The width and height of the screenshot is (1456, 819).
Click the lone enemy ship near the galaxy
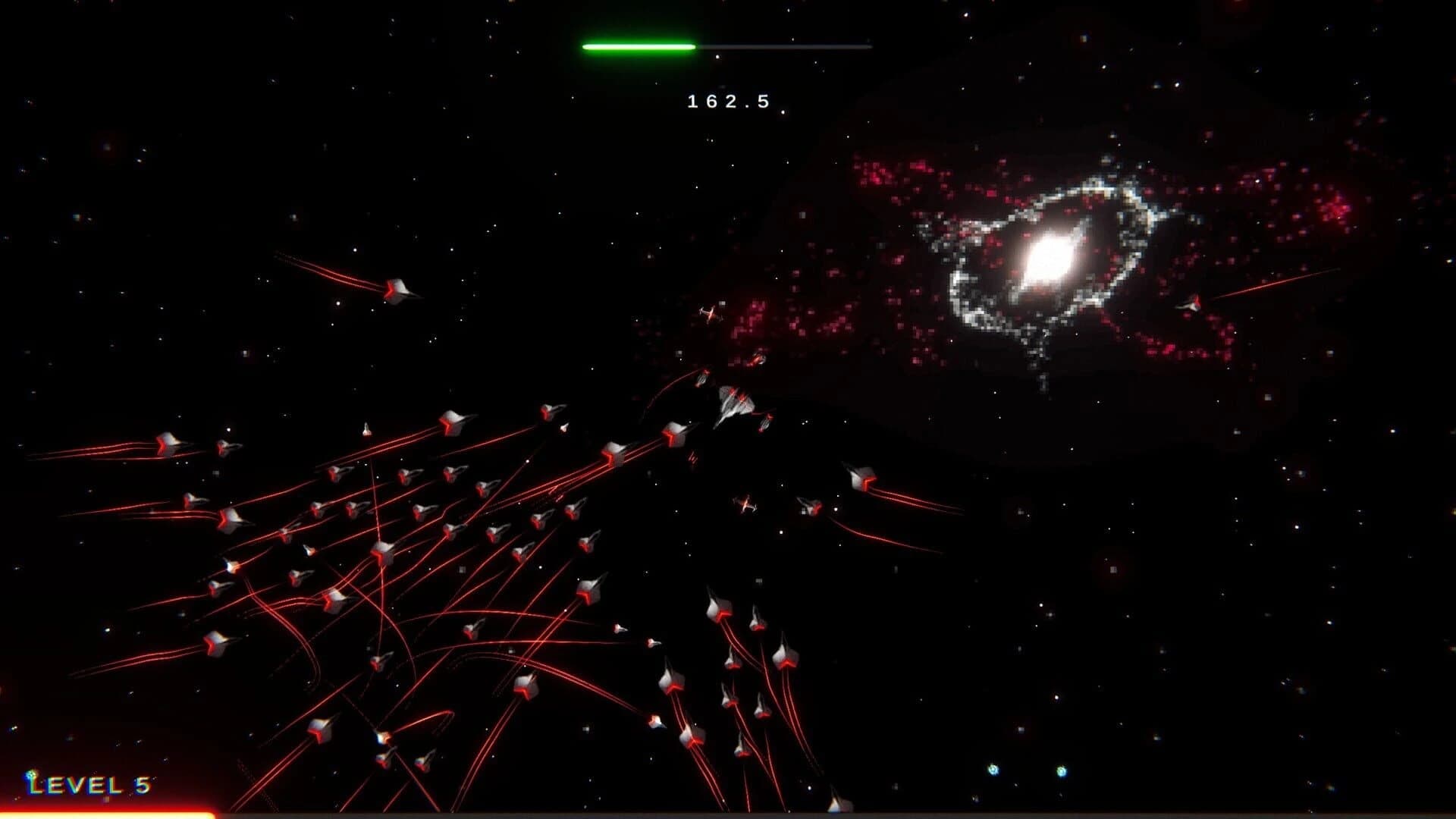pyautogui.click(x=709, y=312)
